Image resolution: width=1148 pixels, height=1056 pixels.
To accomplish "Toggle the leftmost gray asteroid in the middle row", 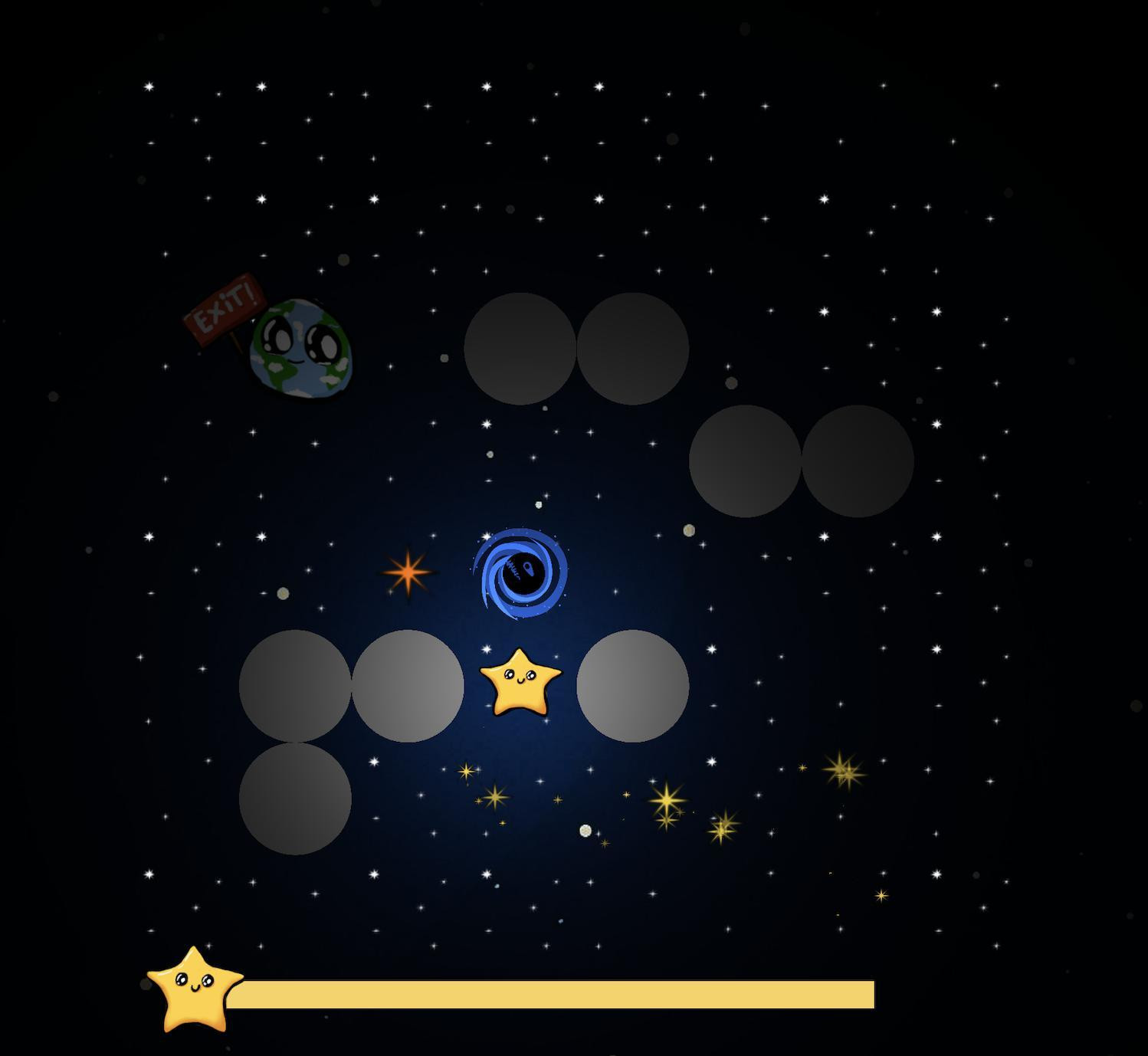I will tap(295, 687).
